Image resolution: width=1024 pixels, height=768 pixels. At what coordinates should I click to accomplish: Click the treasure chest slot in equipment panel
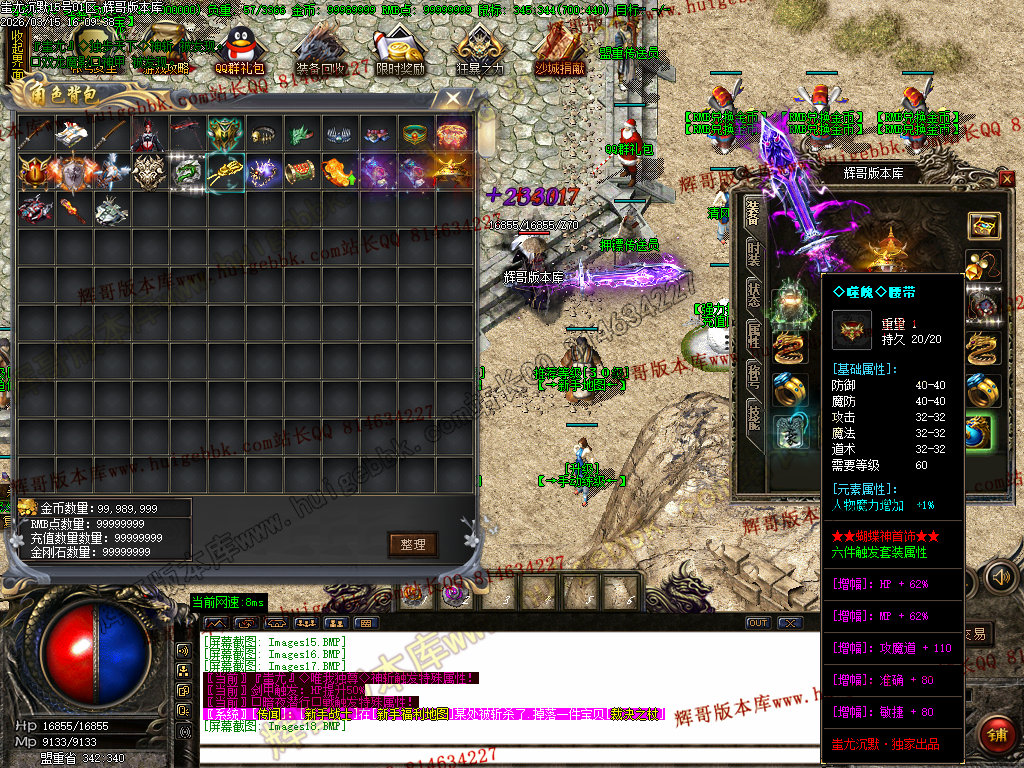pyautogui.click(x=984, y=226)
